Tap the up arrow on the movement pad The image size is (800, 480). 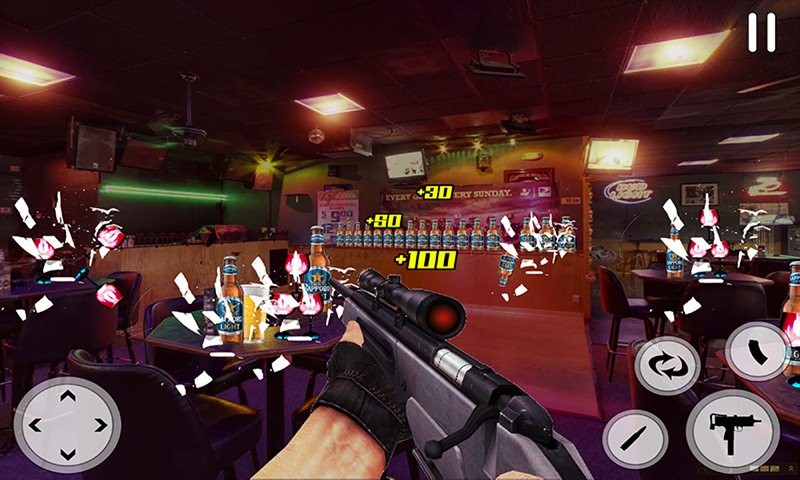(68, 397)
